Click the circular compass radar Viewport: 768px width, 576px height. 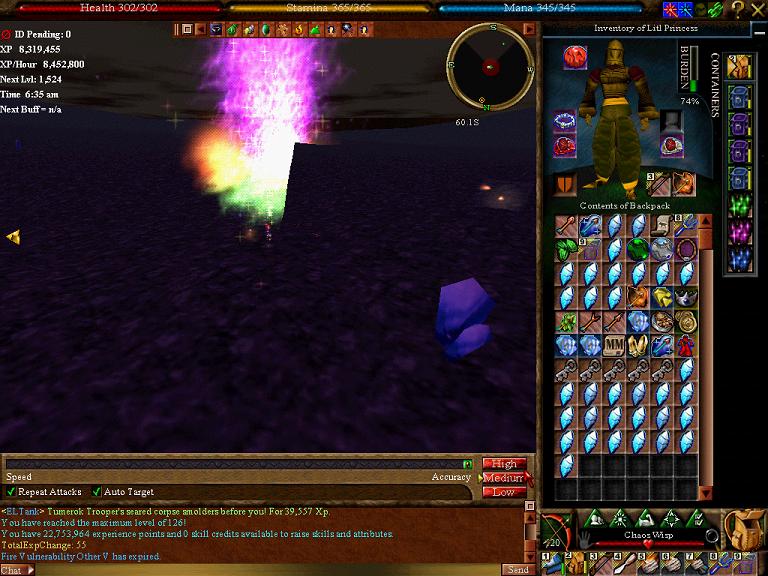tap(489, 66)
